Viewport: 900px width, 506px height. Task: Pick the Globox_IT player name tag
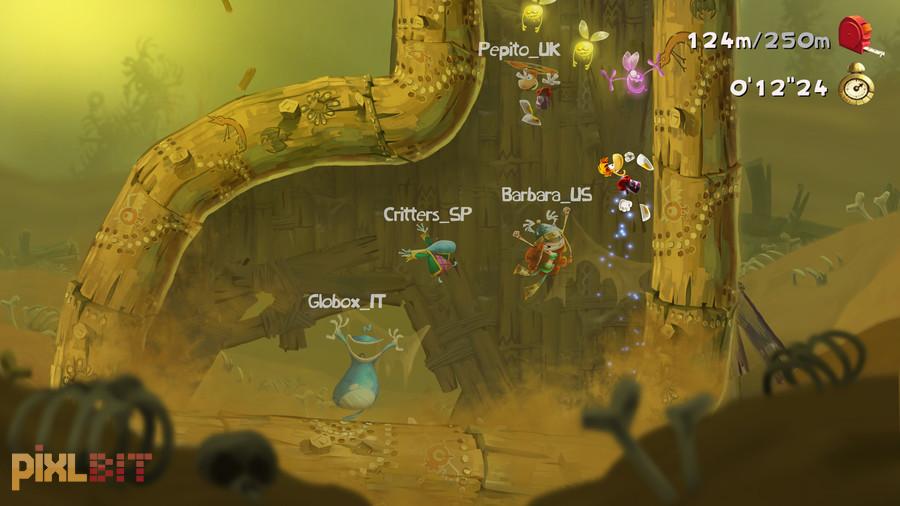tap(346, 300)
